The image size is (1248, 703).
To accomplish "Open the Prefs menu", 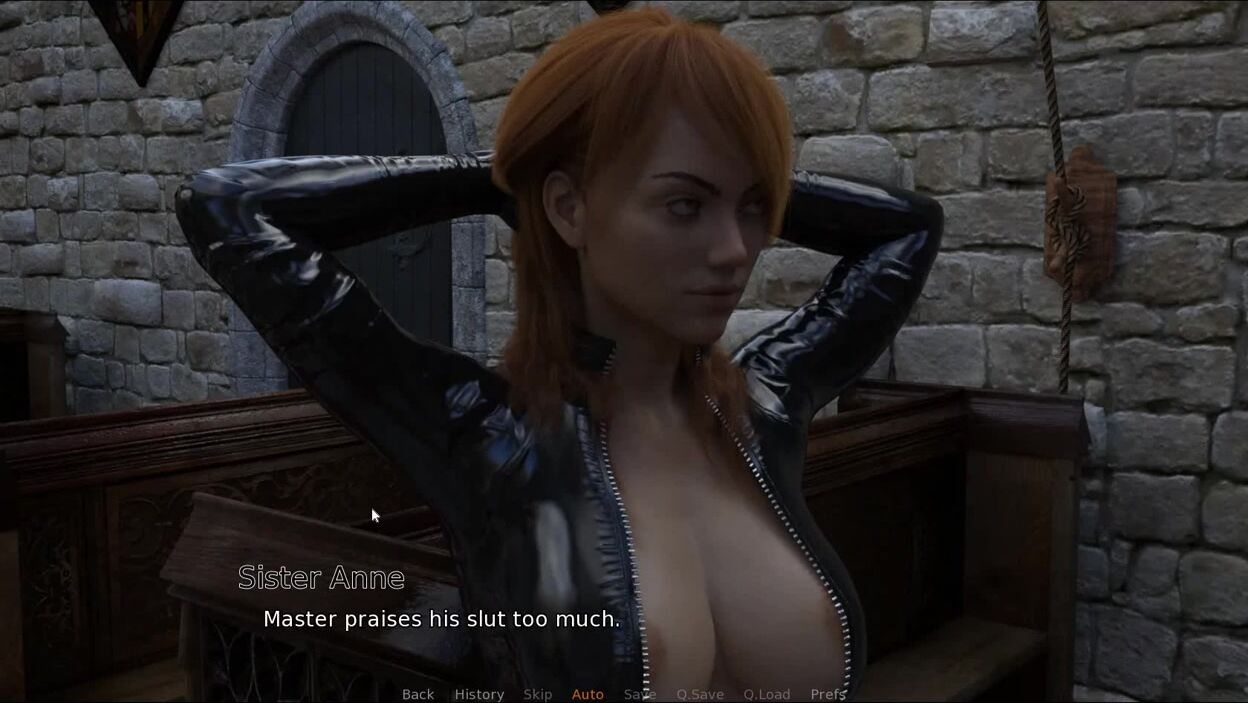I will 828,694.
